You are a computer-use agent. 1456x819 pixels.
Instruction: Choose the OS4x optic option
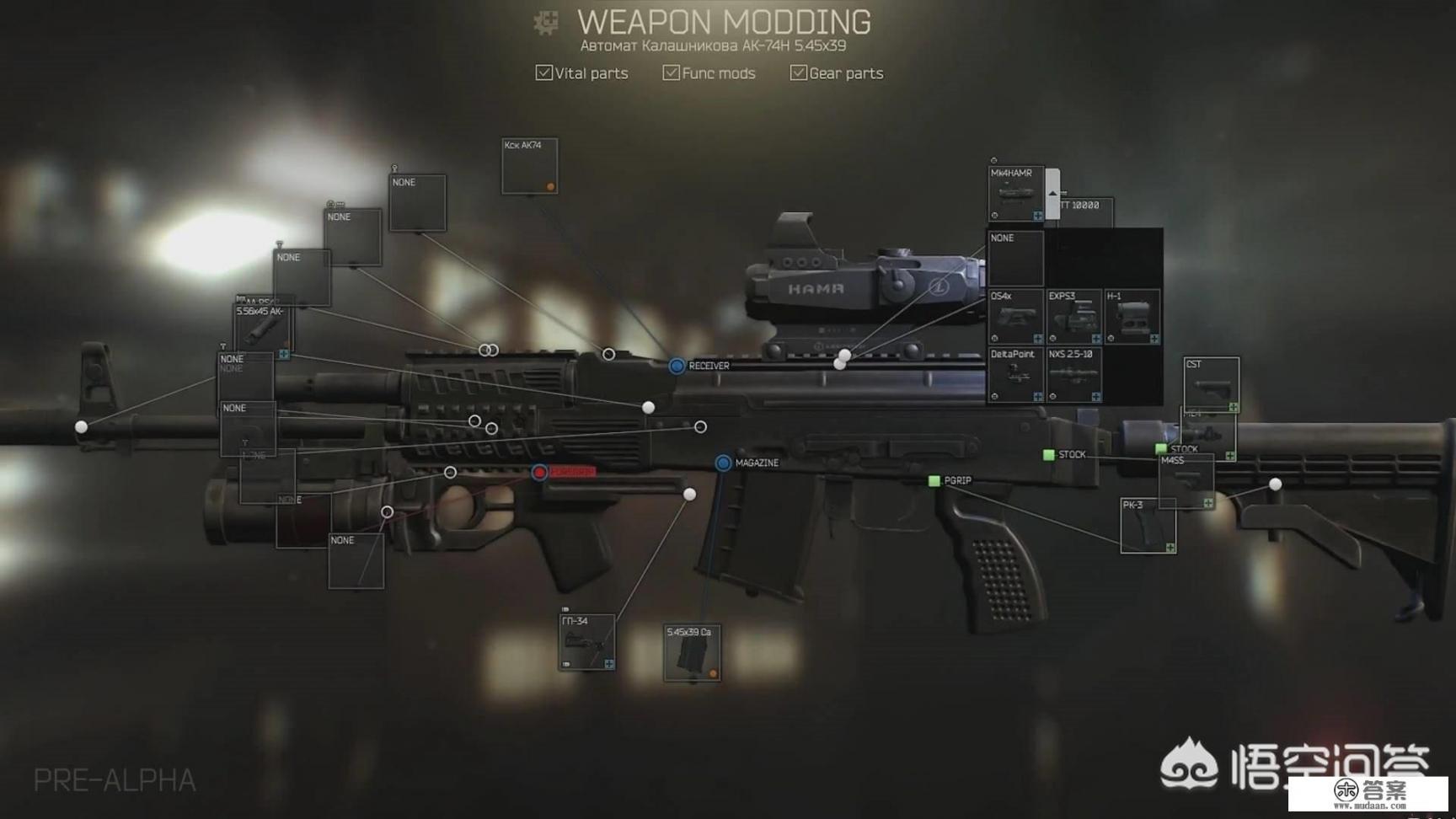click(x=1015, y=317)
